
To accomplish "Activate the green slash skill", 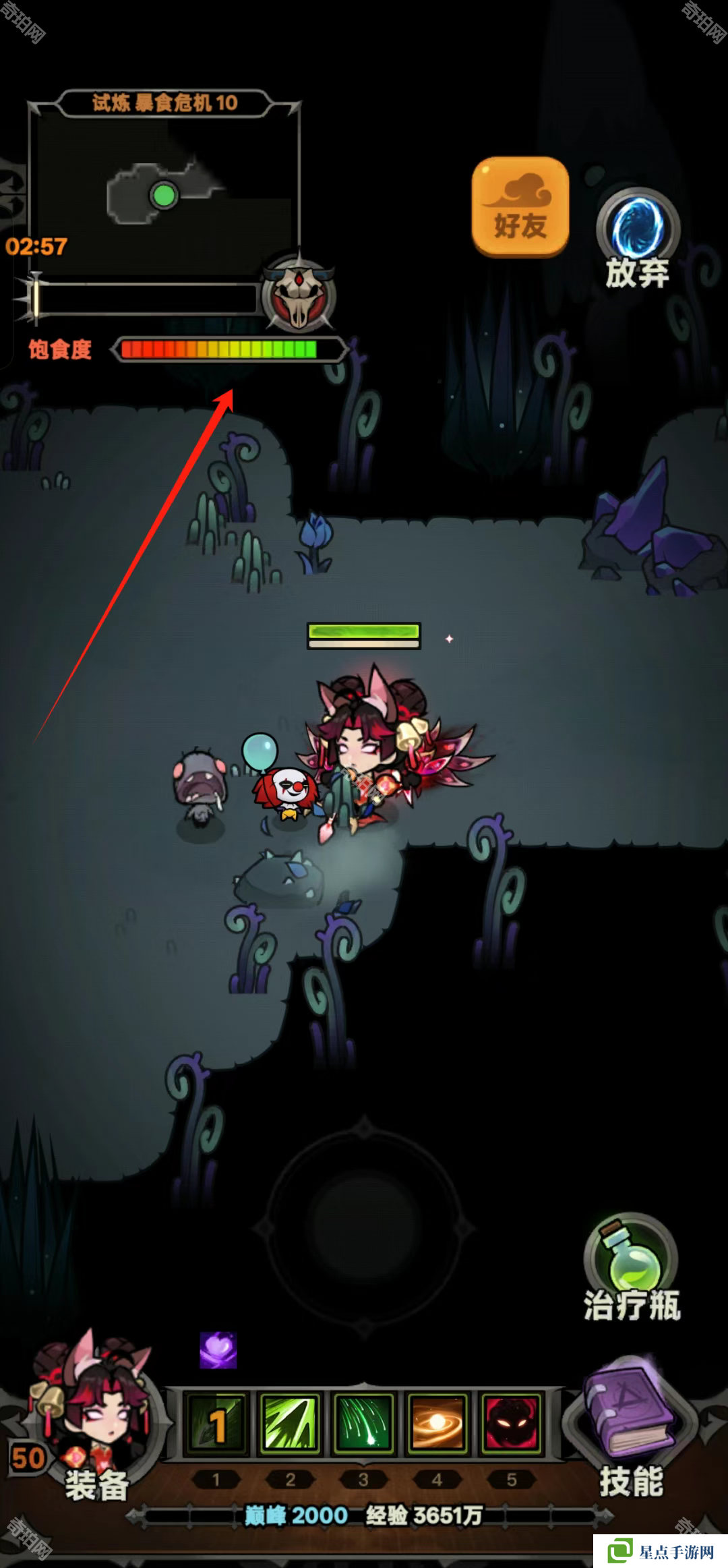I will 290,1423.
